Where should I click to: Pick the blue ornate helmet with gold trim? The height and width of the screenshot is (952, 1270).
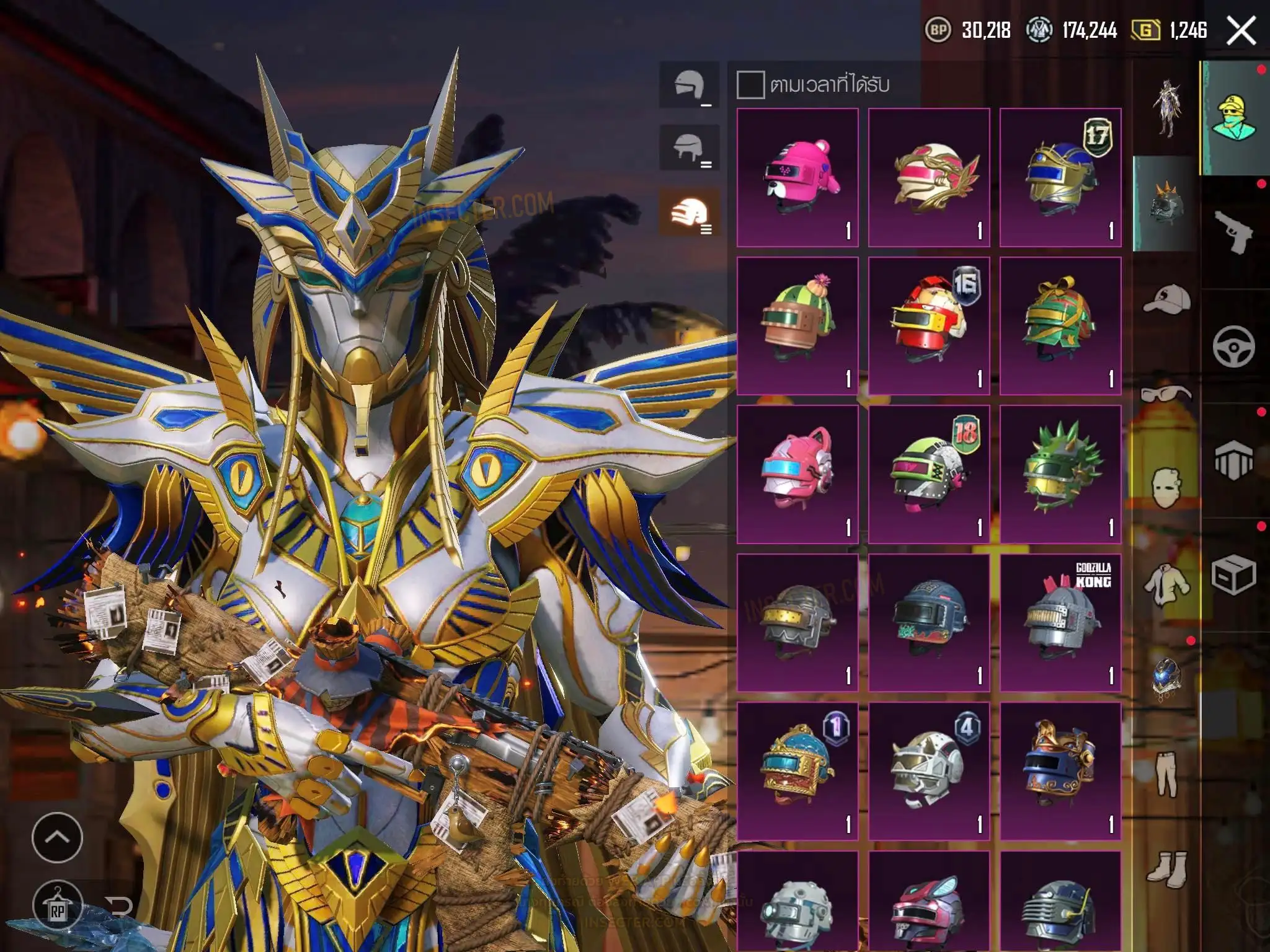[1060, 771]
